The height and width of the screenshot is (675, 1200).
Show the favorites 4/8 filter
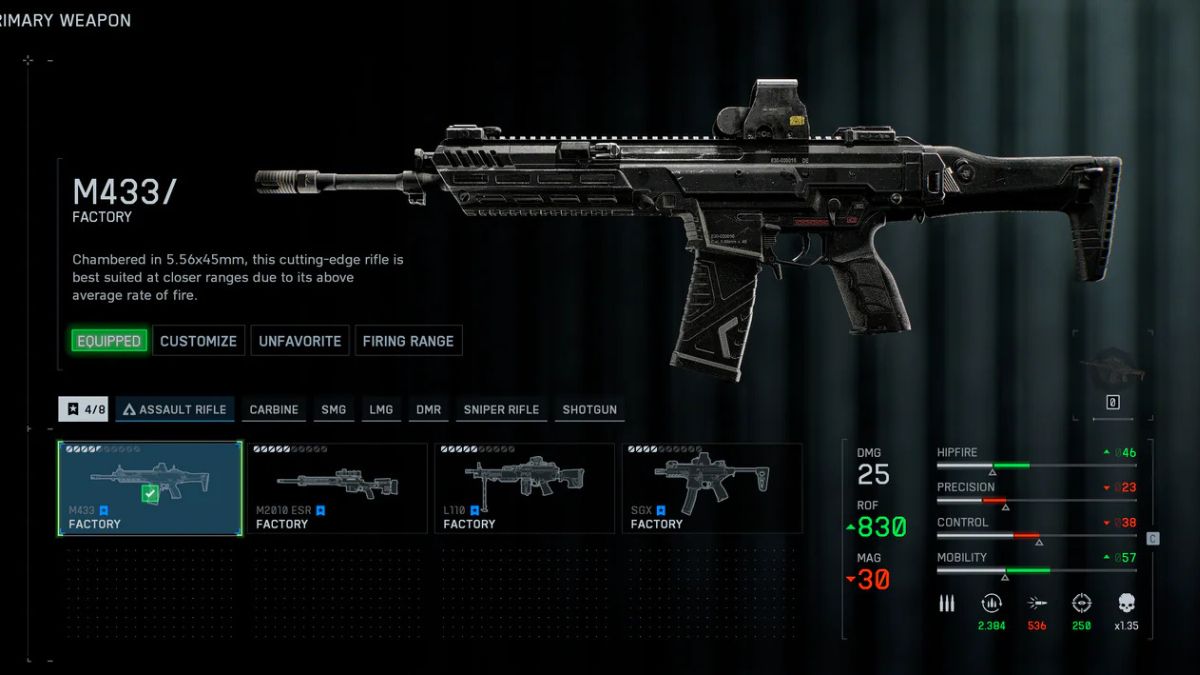84,409
